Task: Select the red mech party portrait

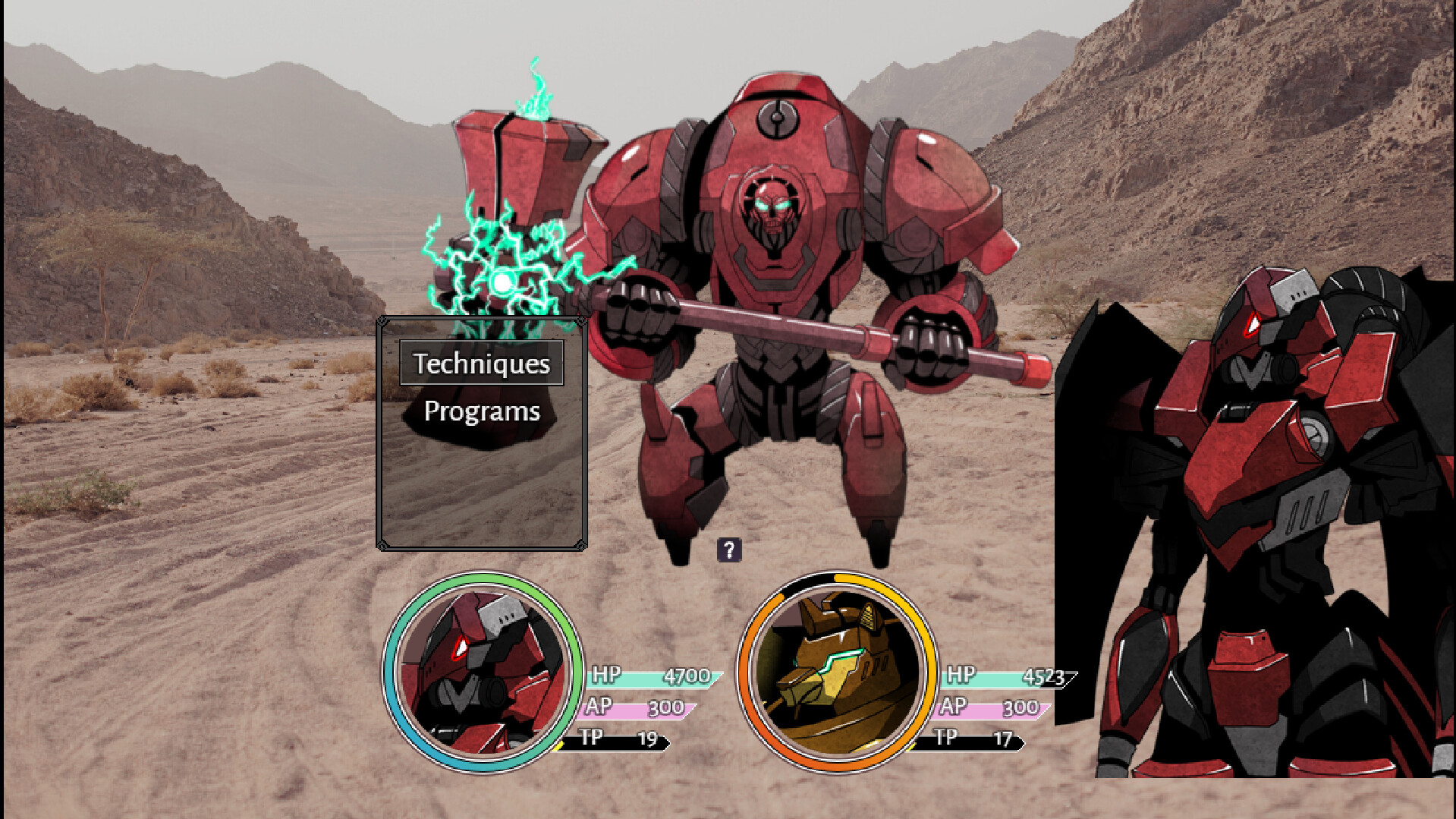Action: point(483,673)
